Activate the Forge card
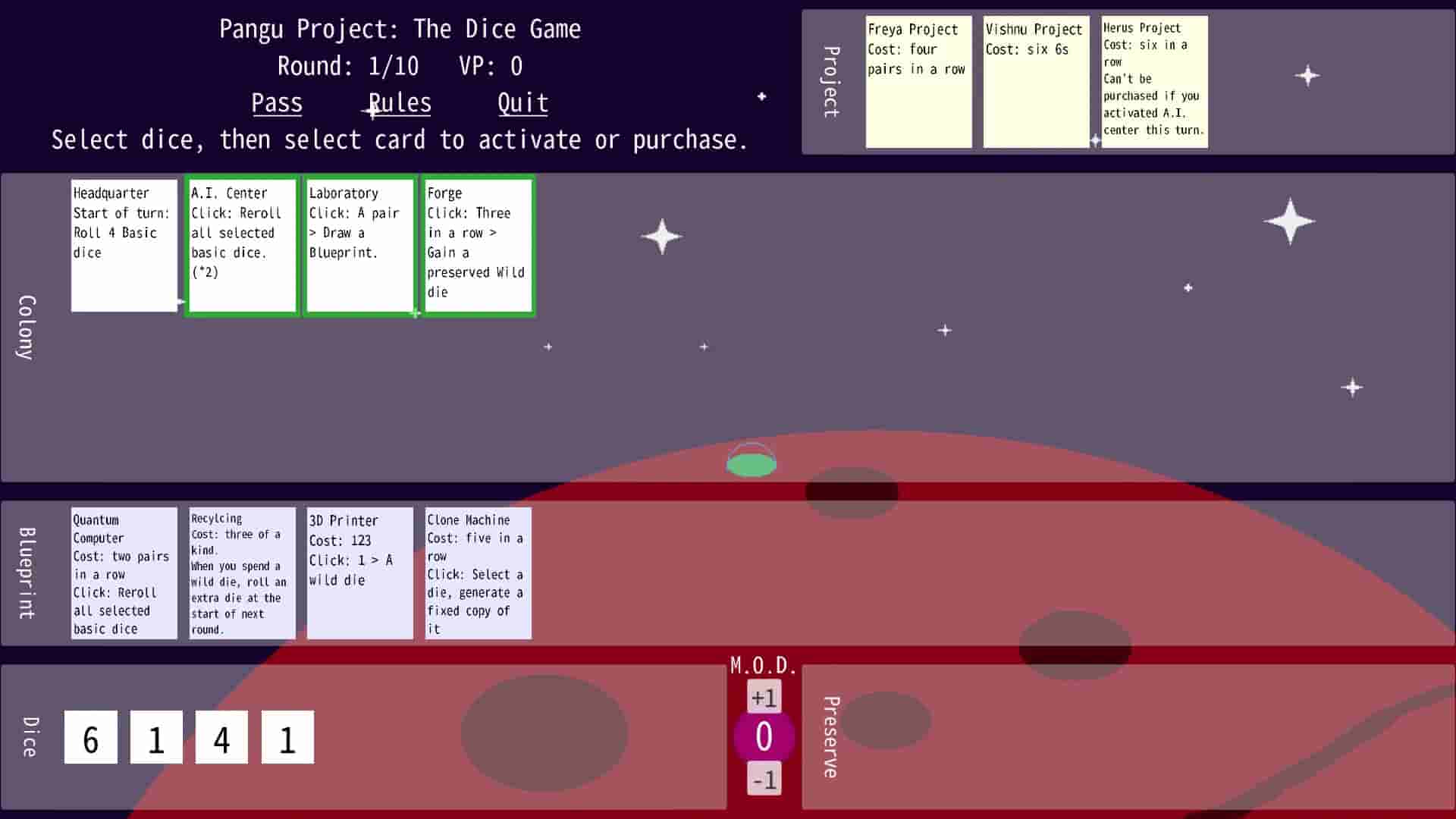 478,244
